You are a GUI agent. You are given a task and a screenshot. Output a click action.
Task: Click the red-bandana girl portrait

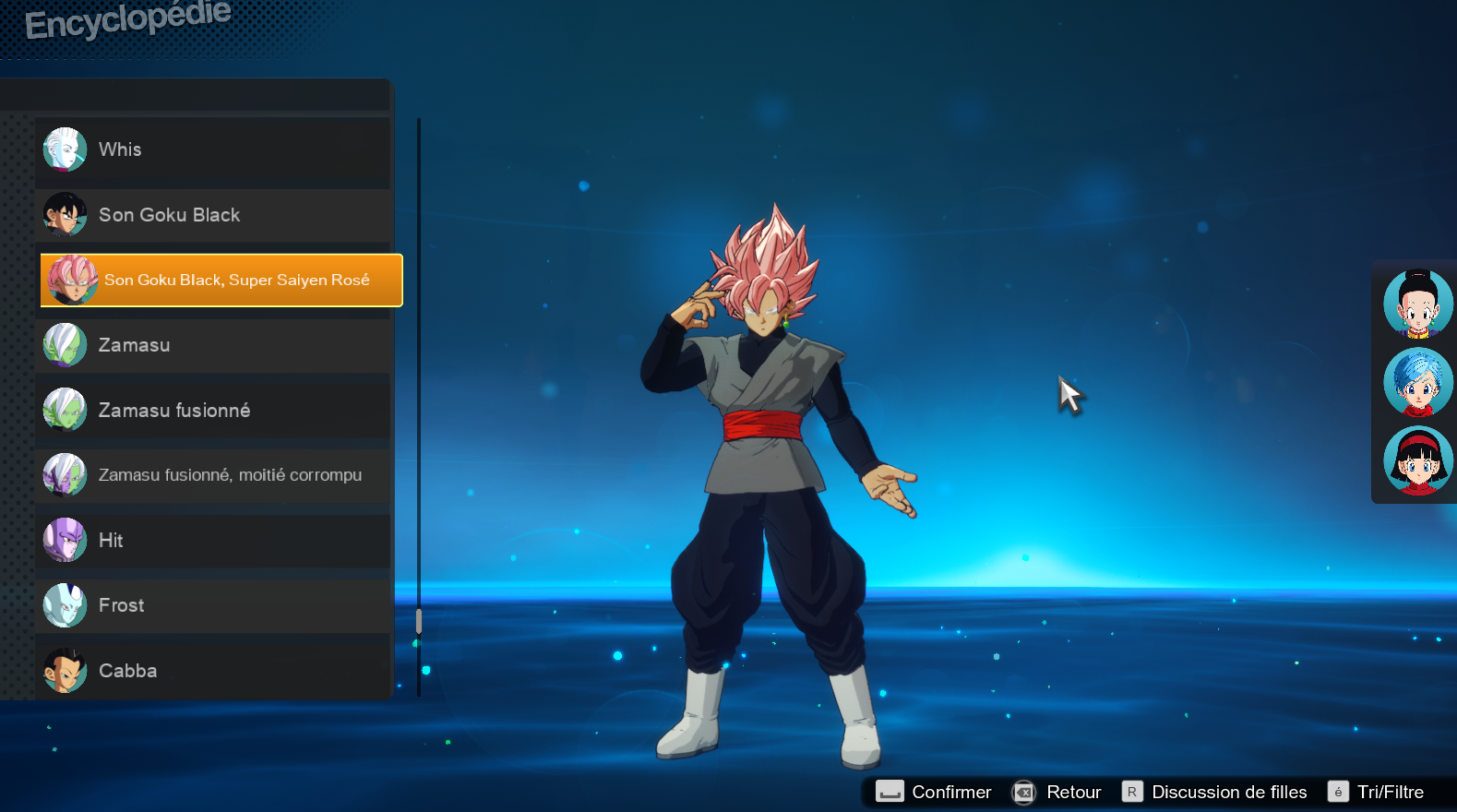(1417, 460)
